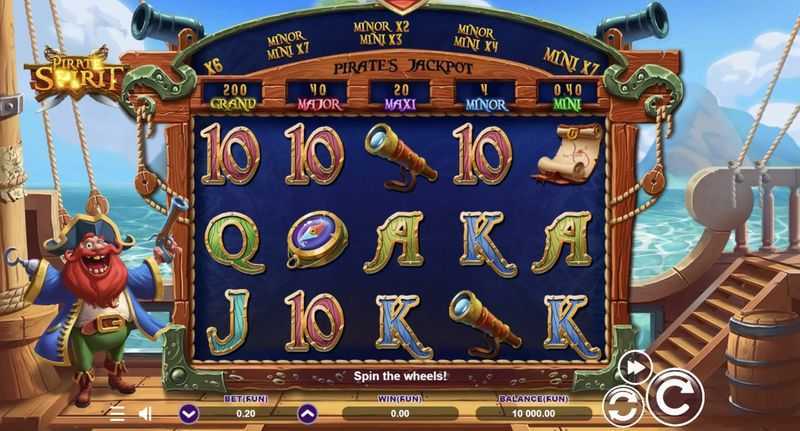Viewport: 800px width, 431px height.
Task: Toggle the sound speaker icon
Action: pos(145,413)
